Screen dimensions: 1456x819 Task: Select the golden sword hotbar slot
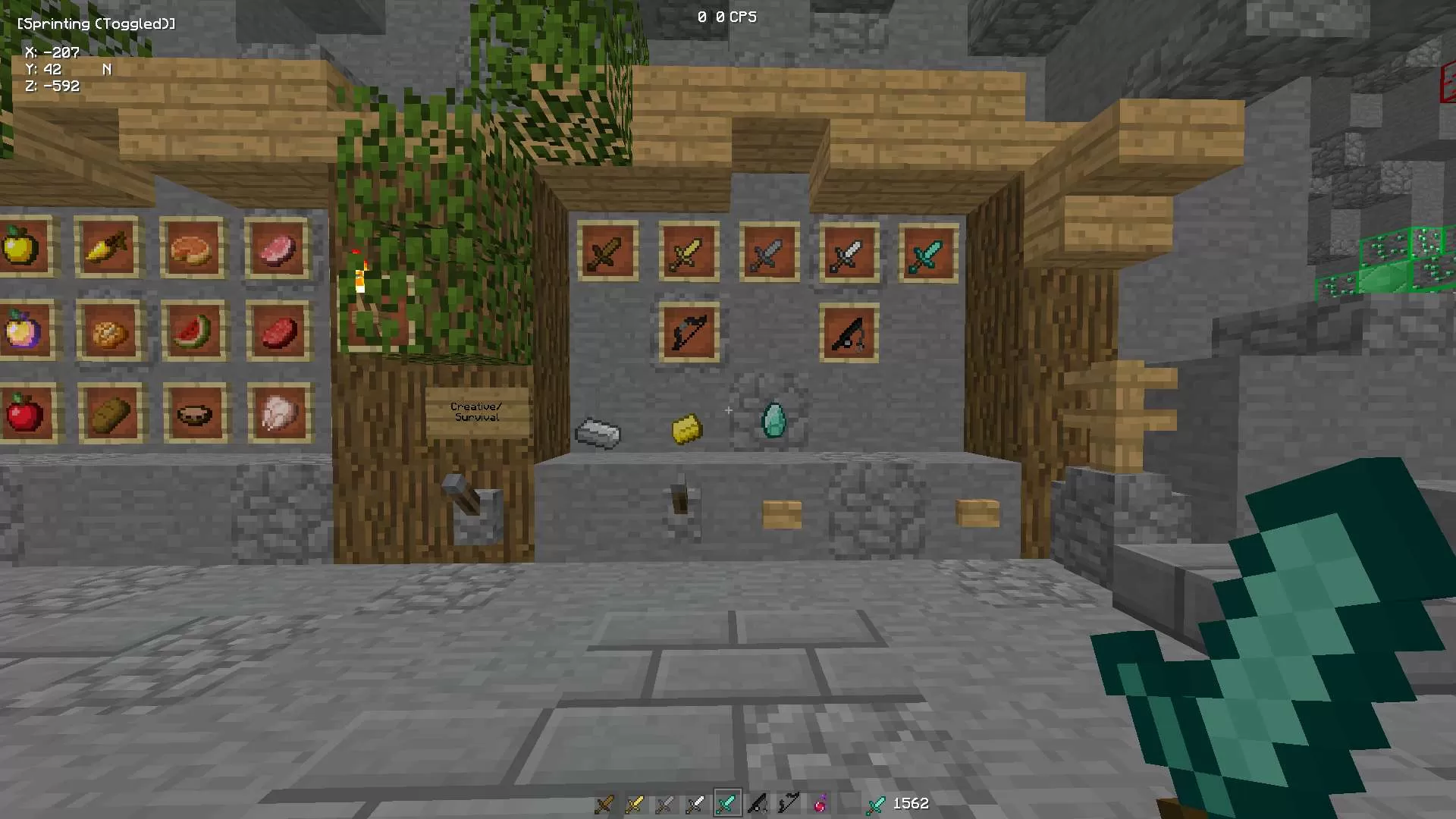pyautogui.click(x=635, y=803)
